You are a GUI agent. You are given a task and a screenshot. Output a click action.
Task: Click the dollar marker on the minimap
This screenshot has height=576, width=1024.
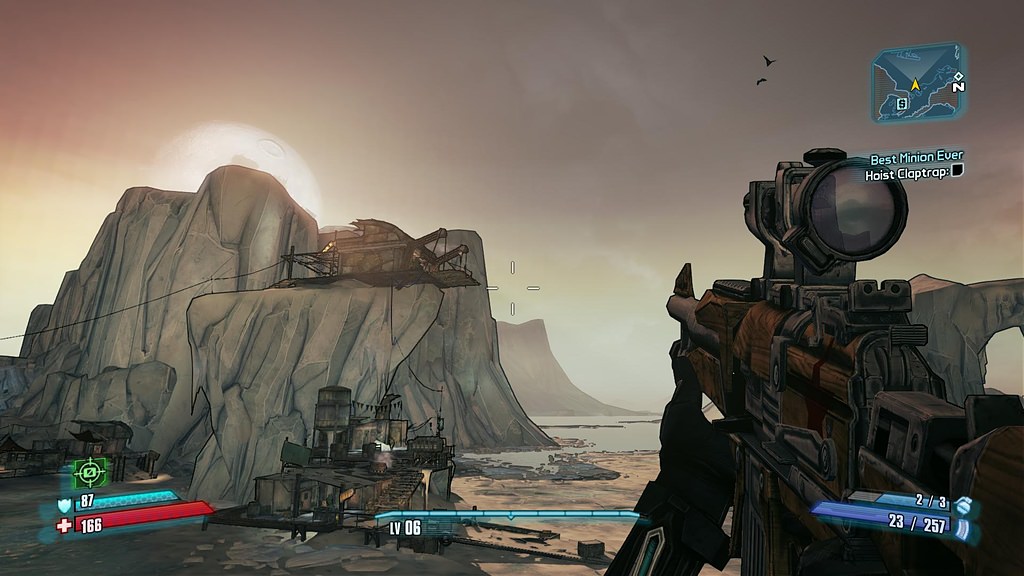[x=901, y=102]
